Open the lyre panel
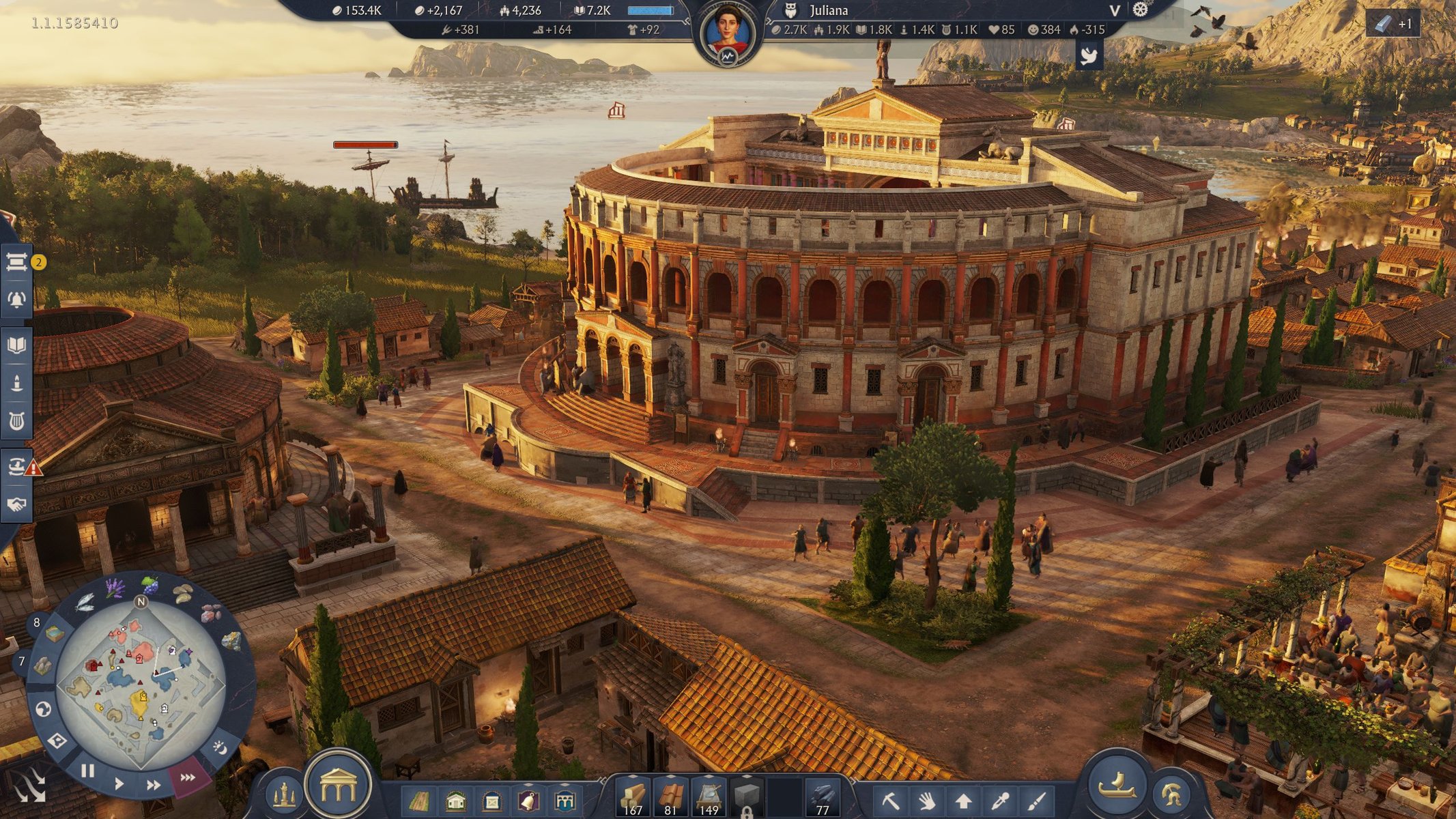The image size is (1456, 819). 16,421
